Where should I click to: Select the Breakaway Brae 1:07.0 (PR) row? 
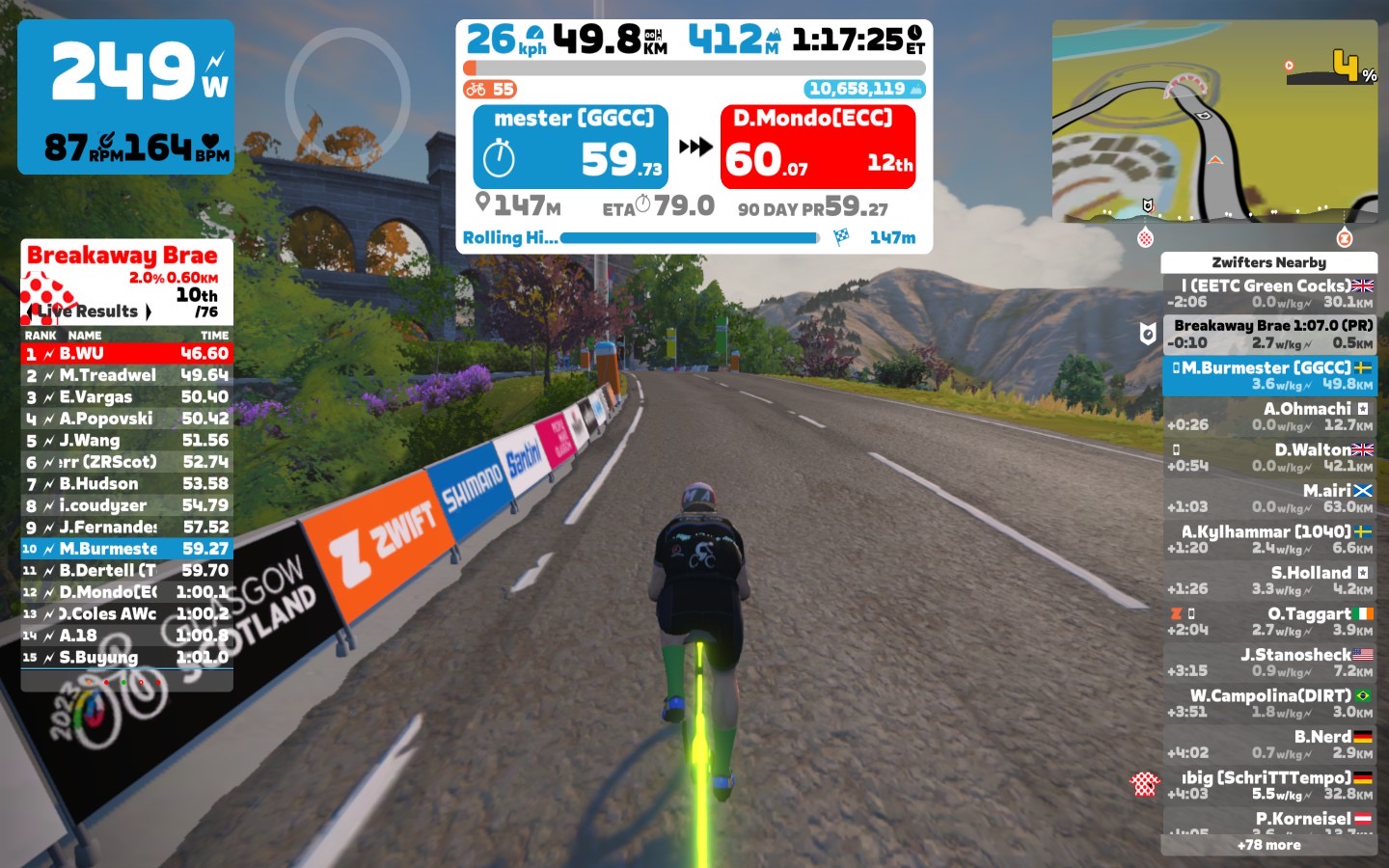tap(1268, 334)
